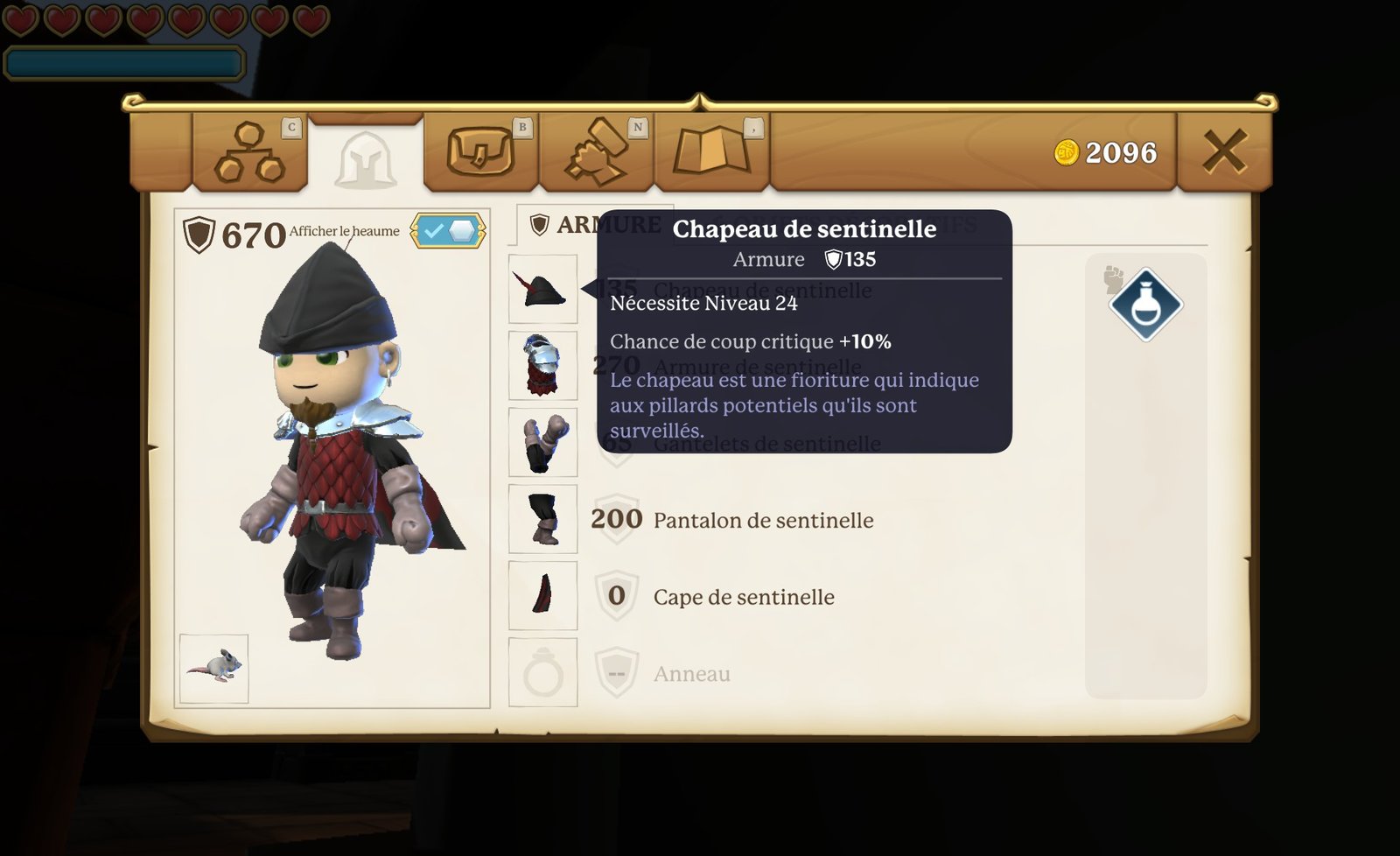Choose the Gantelets de sentinelle gloves slot
This screenshot has height=856, width=1400.
click(x=542, y=442)
